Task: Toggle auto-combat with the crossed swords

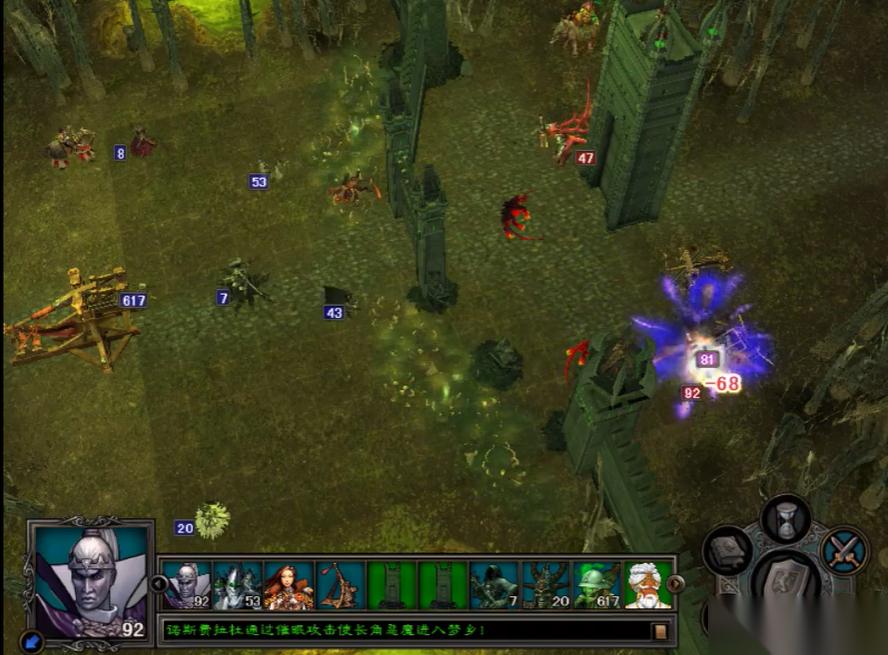Action: (x=844, y=551)
